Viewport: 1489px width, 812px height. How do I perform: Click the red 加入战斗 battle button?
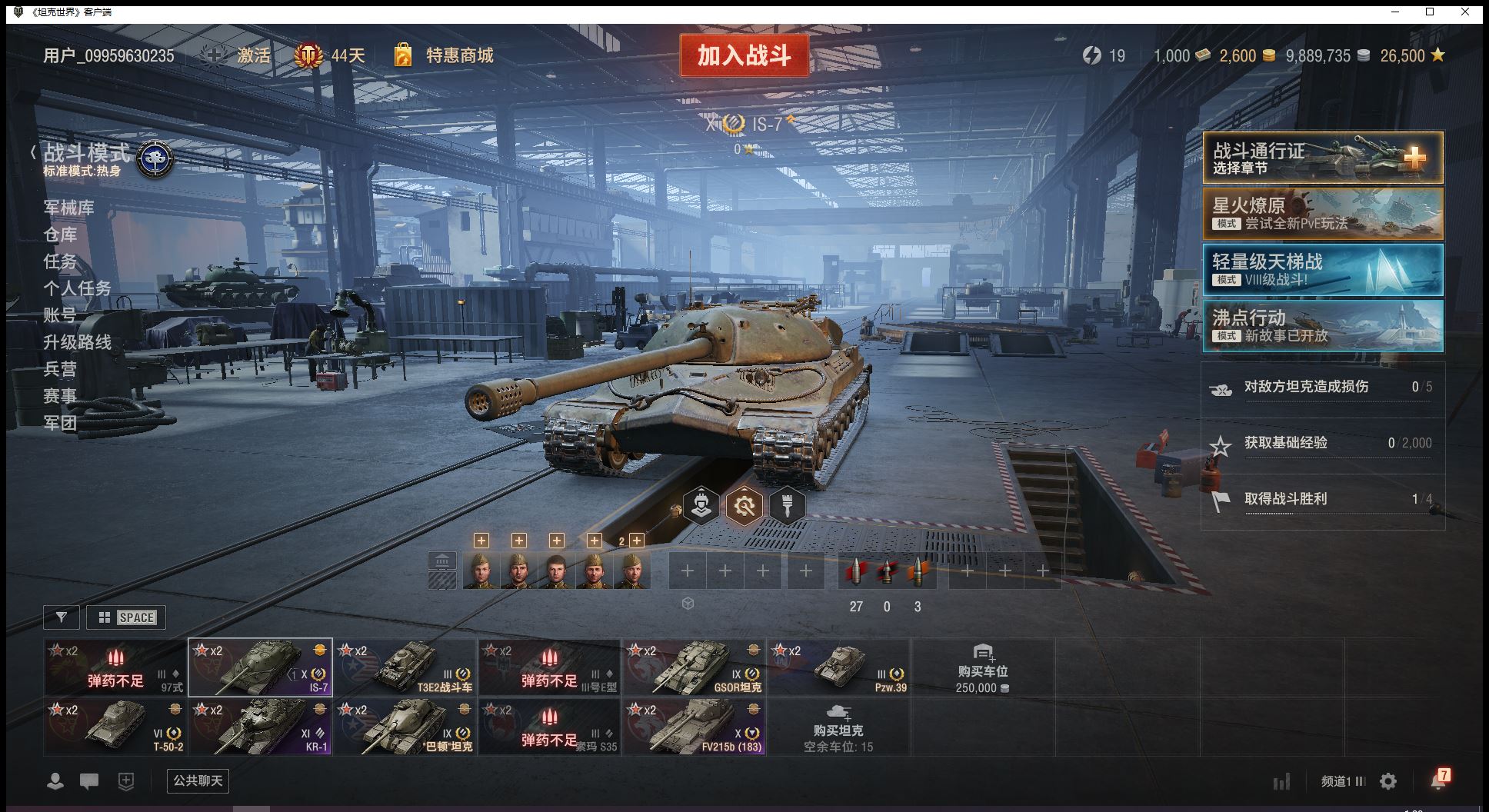click(x=744, y=55)
